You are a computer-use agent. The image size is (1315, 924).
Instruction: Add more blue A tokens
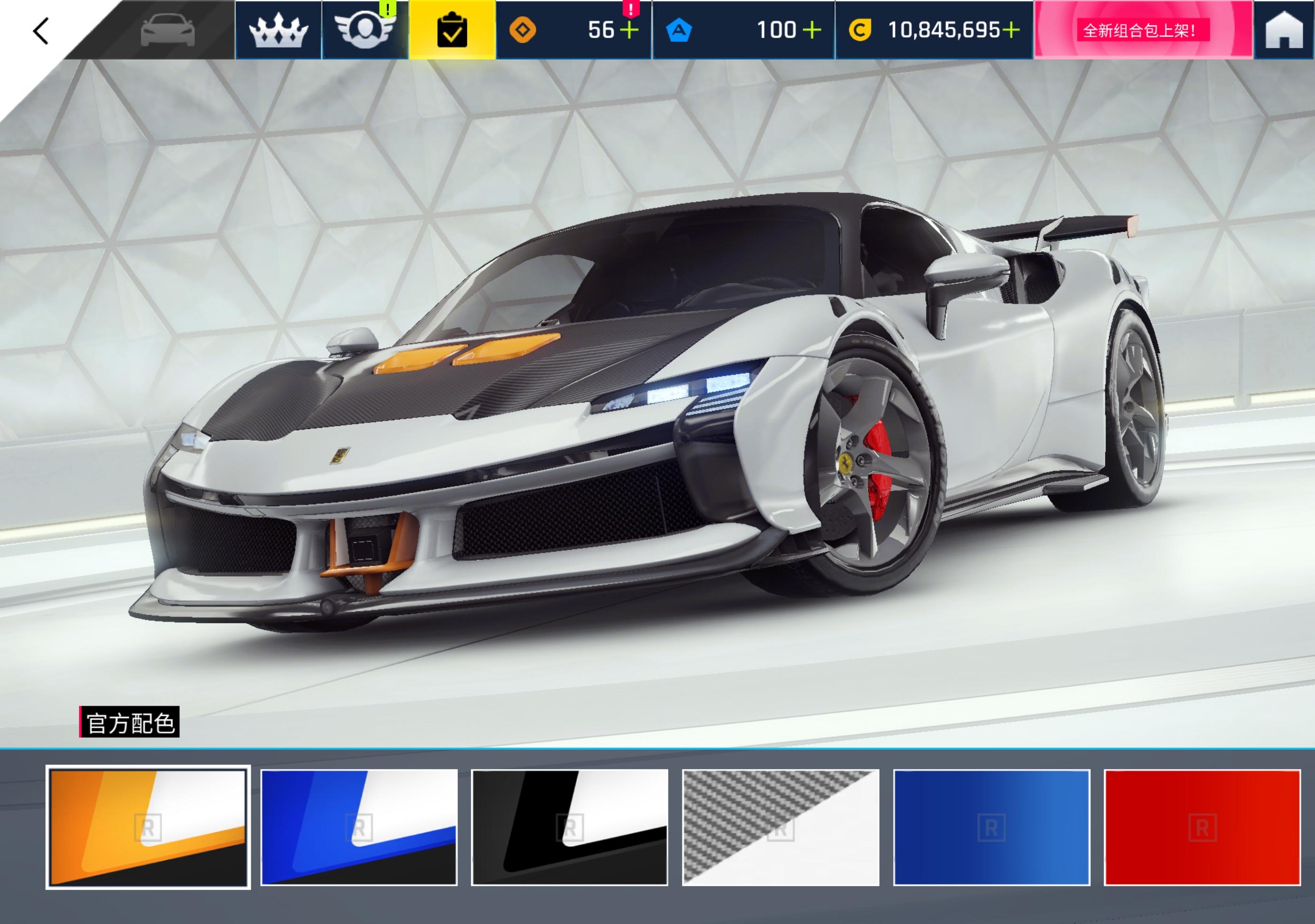812,31
